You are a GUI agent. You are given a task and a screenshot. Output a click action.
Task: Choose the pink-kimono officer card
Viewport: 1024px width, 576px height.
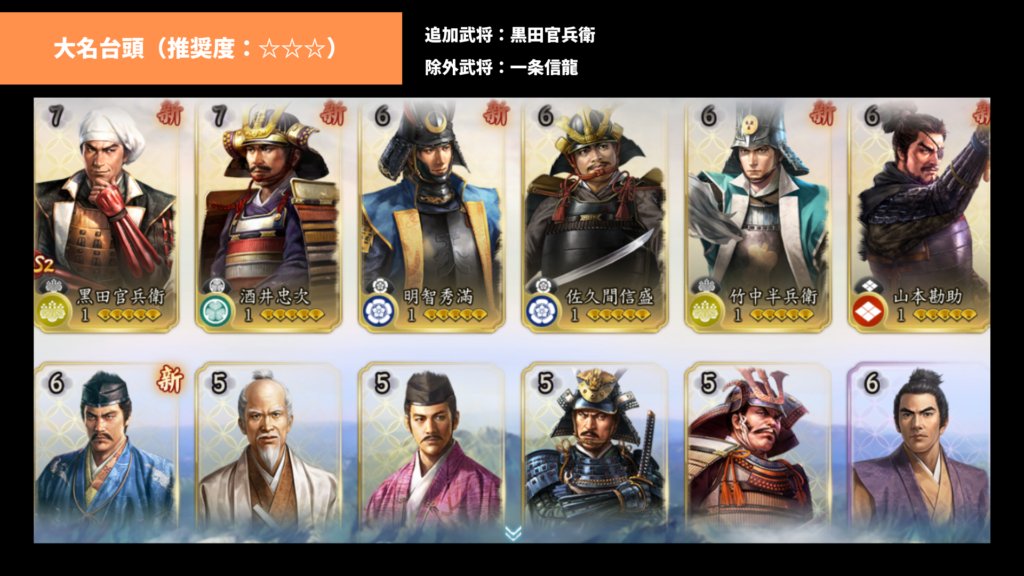(433, 445)
